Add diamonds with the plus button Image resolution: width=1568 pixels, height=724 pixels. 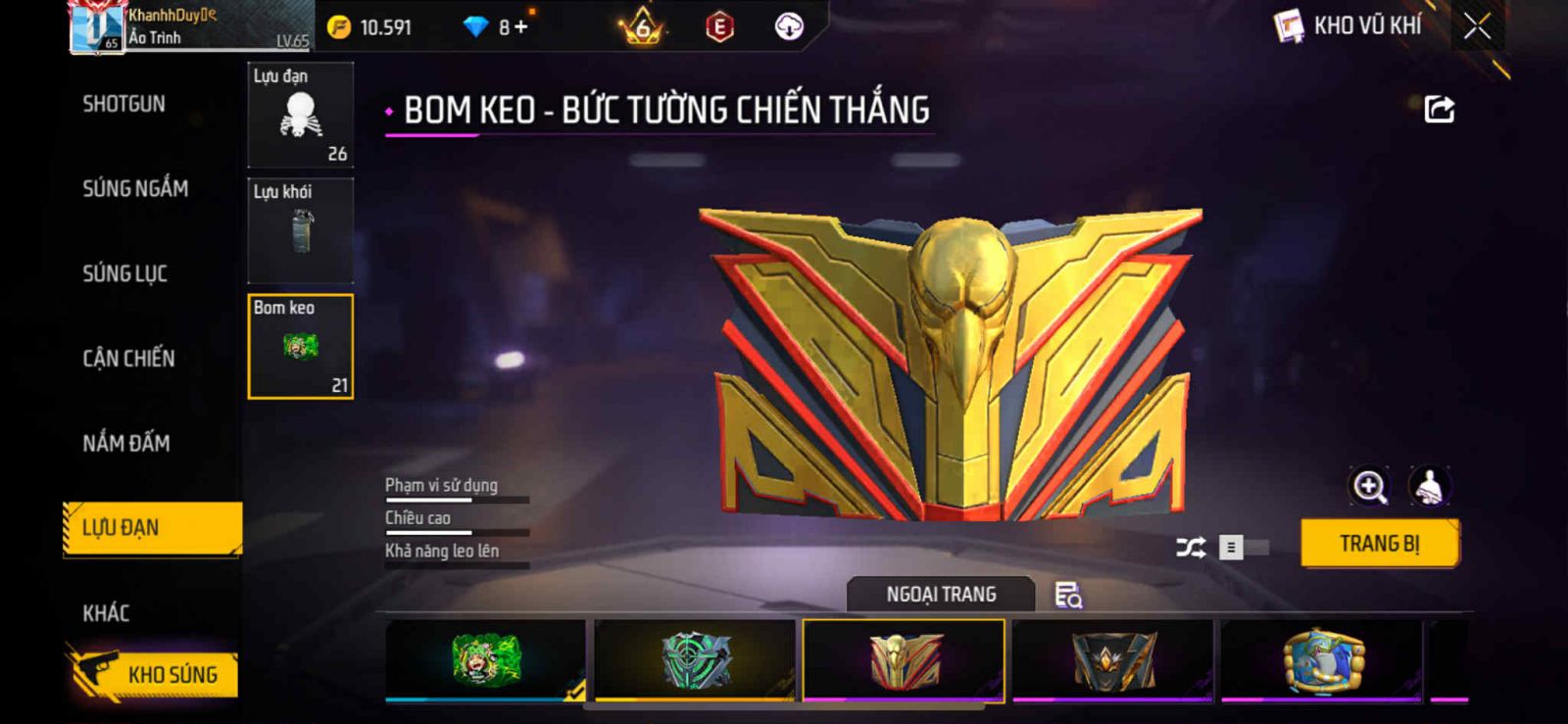point(520,27)
